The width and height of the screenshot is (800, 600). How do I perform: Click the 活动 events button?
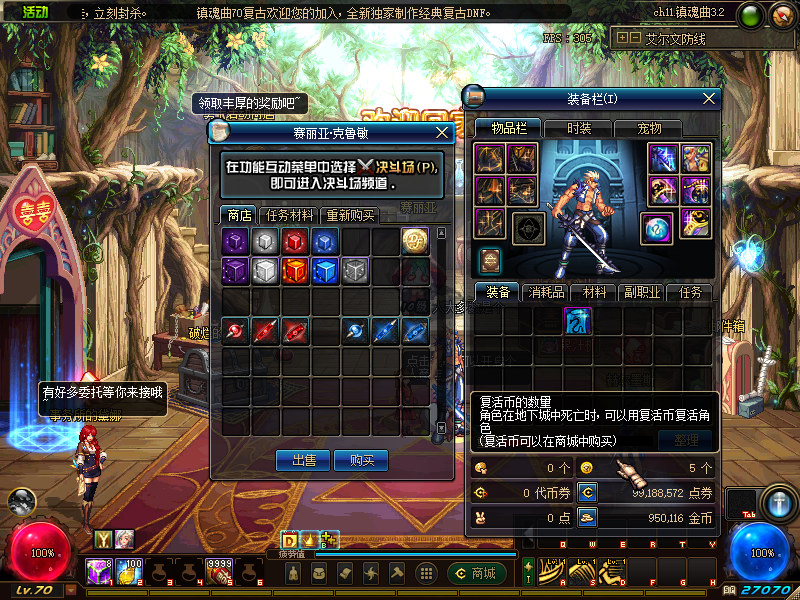(x=36, y=13)
